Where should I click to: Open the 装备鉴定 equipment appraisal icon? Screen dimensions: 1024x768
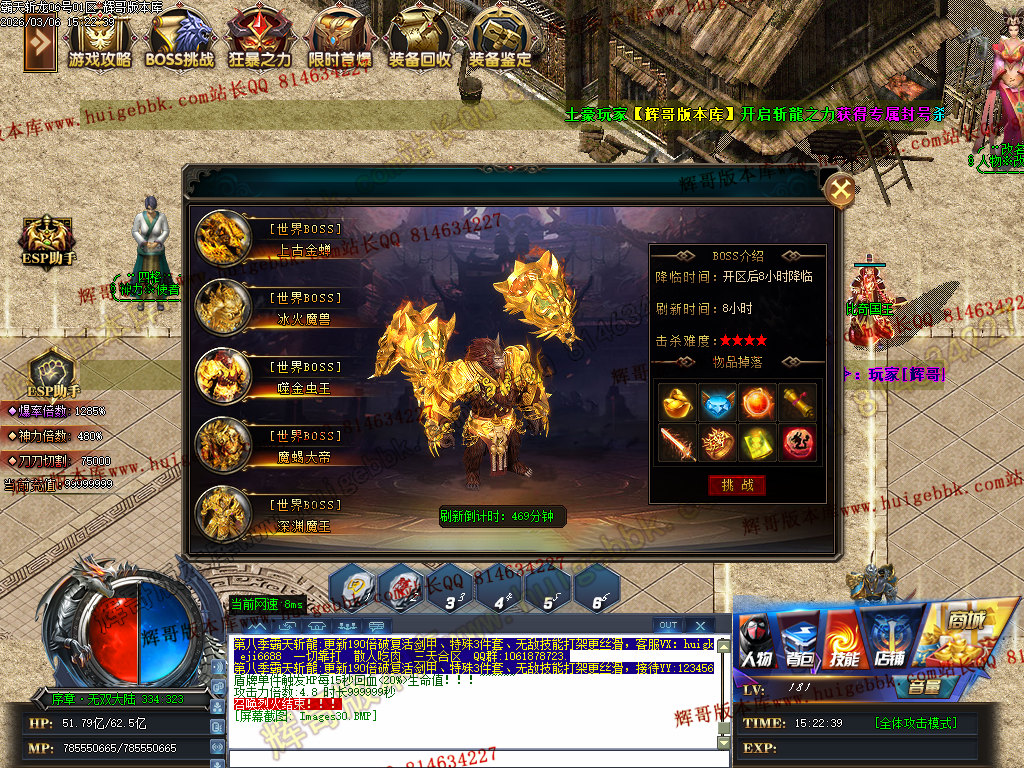point(500,40)
